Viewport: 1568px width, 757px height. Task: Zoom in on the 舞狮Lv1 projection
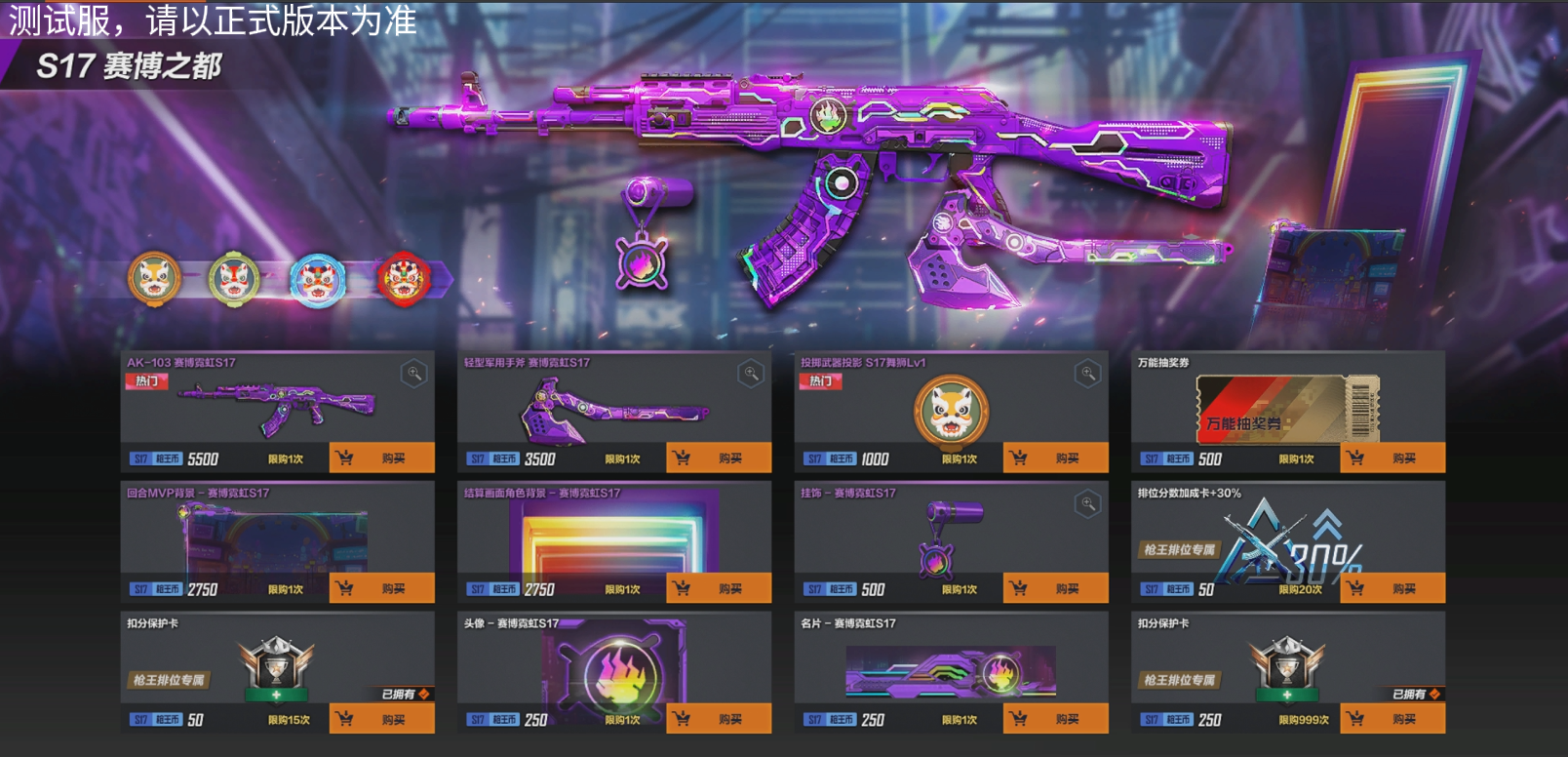click(x=1087, y=374)
